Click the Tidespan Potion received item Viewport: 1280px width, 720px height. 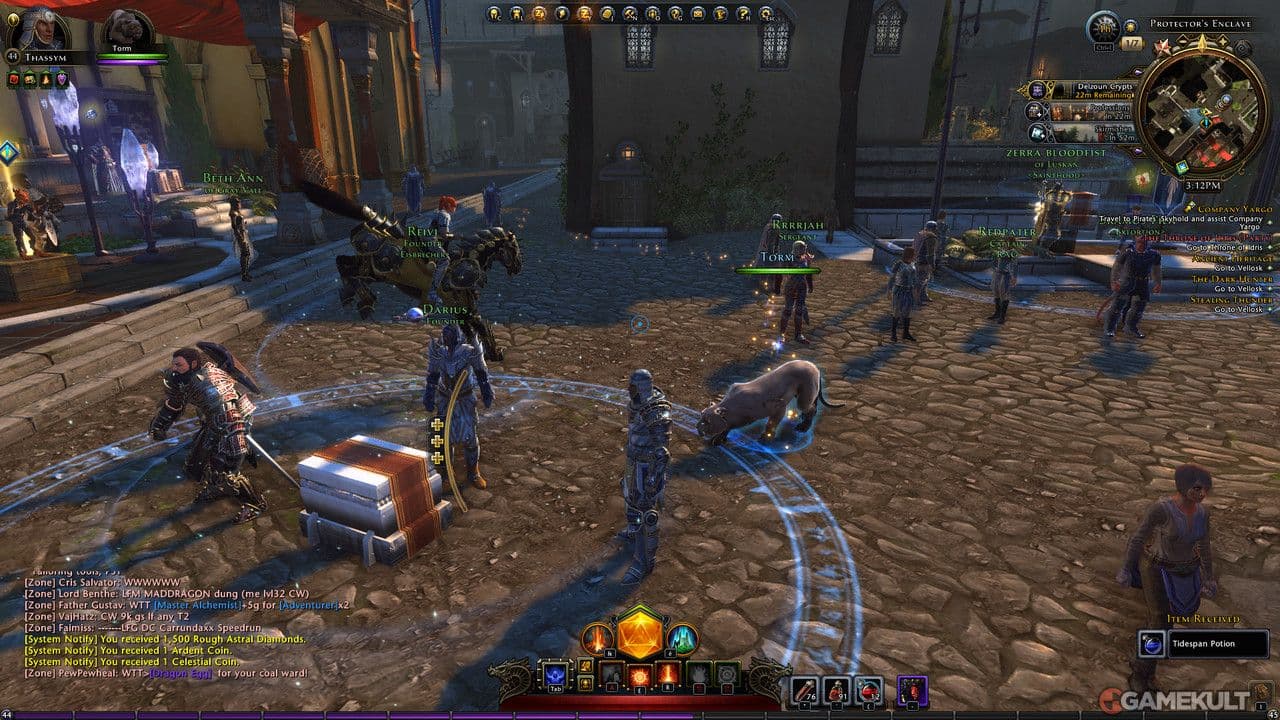pyautogui.click(x=1204, y=644)
